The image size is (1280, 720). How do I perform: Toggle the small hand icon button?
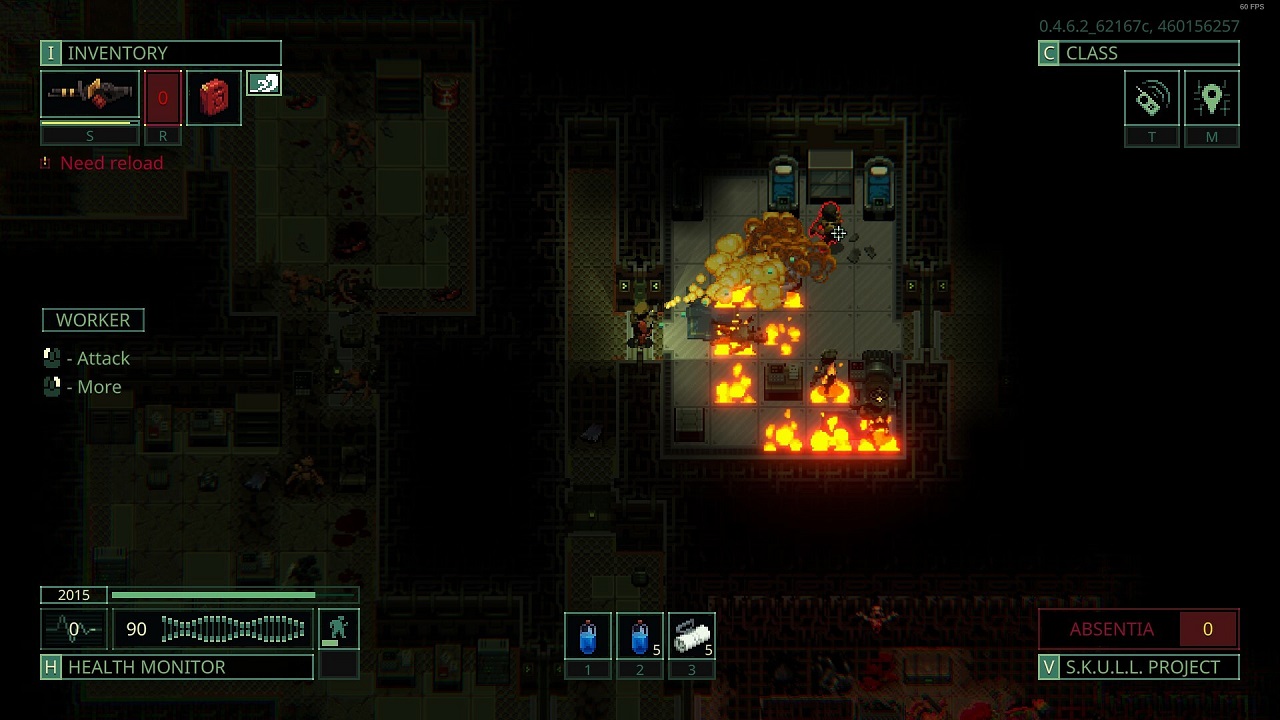(x=264, y=84)
